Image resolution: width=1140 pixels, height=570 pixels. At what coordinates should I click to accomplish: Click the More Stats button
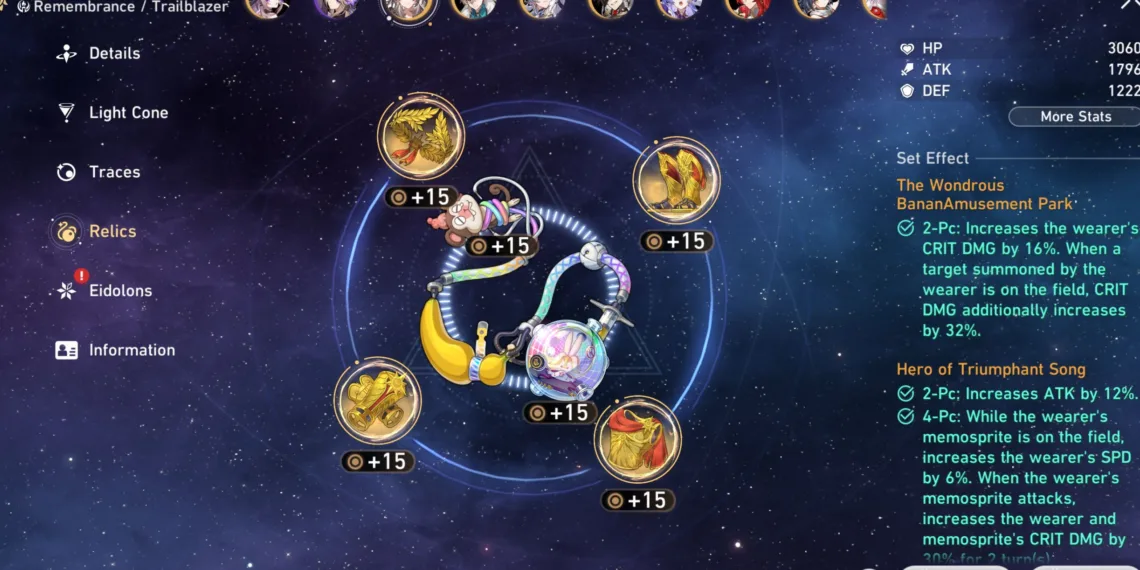[x=1074, y=117]
